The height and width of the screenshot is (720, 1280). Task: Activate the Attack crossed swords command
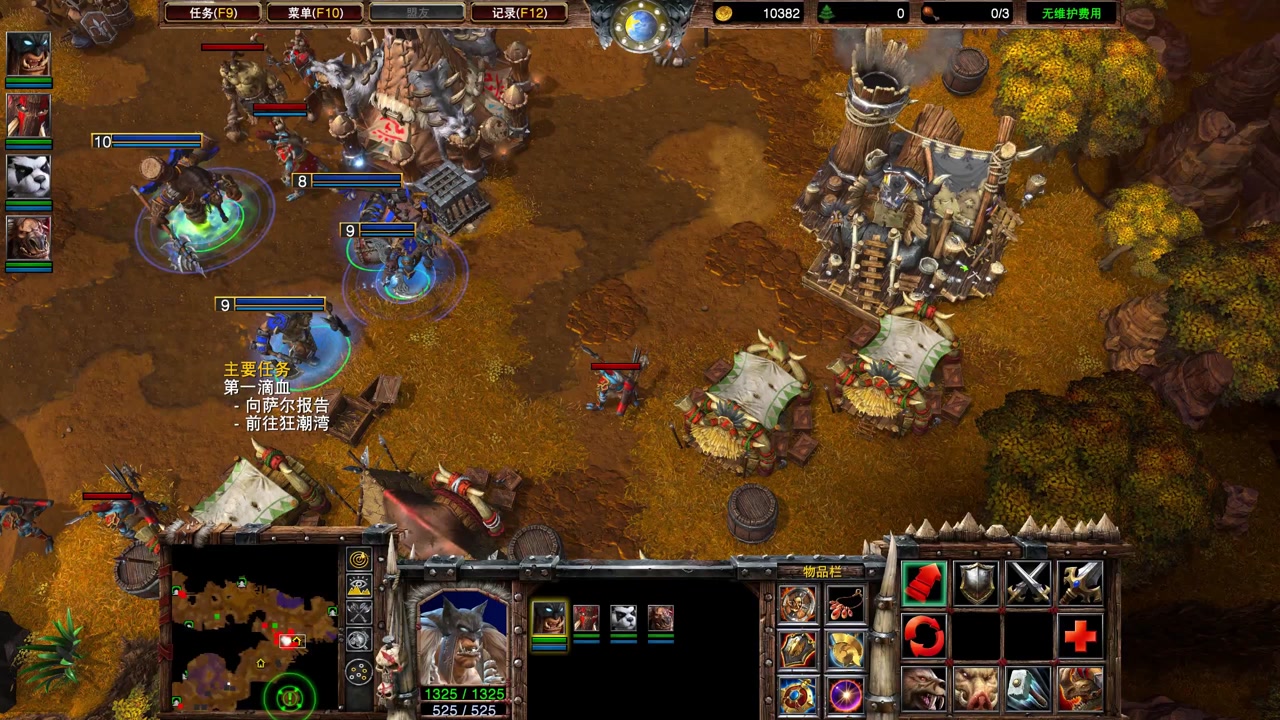[1028, 582]
